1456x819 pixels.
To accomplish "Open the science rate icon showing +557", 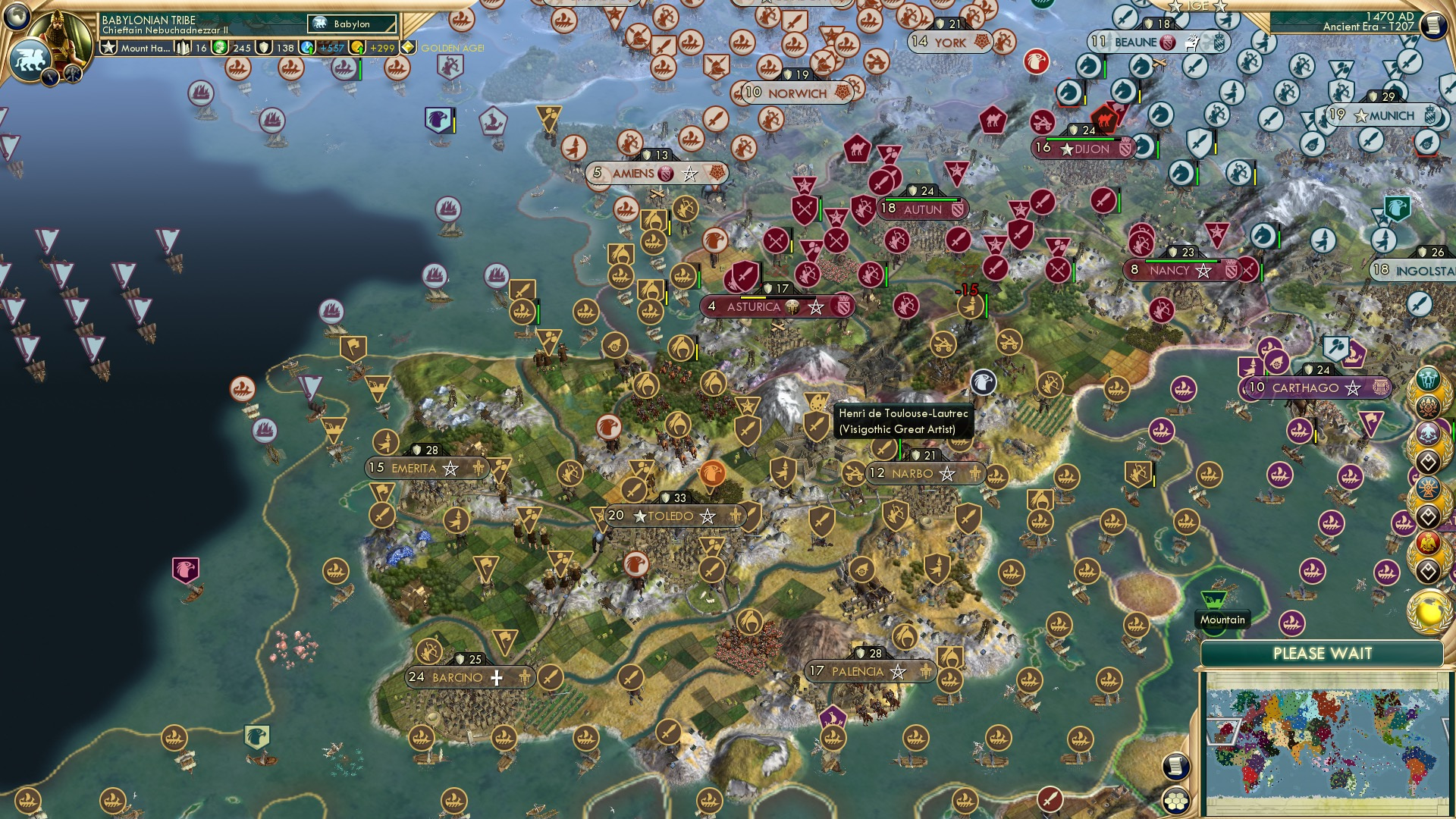I will pos(308,46).
